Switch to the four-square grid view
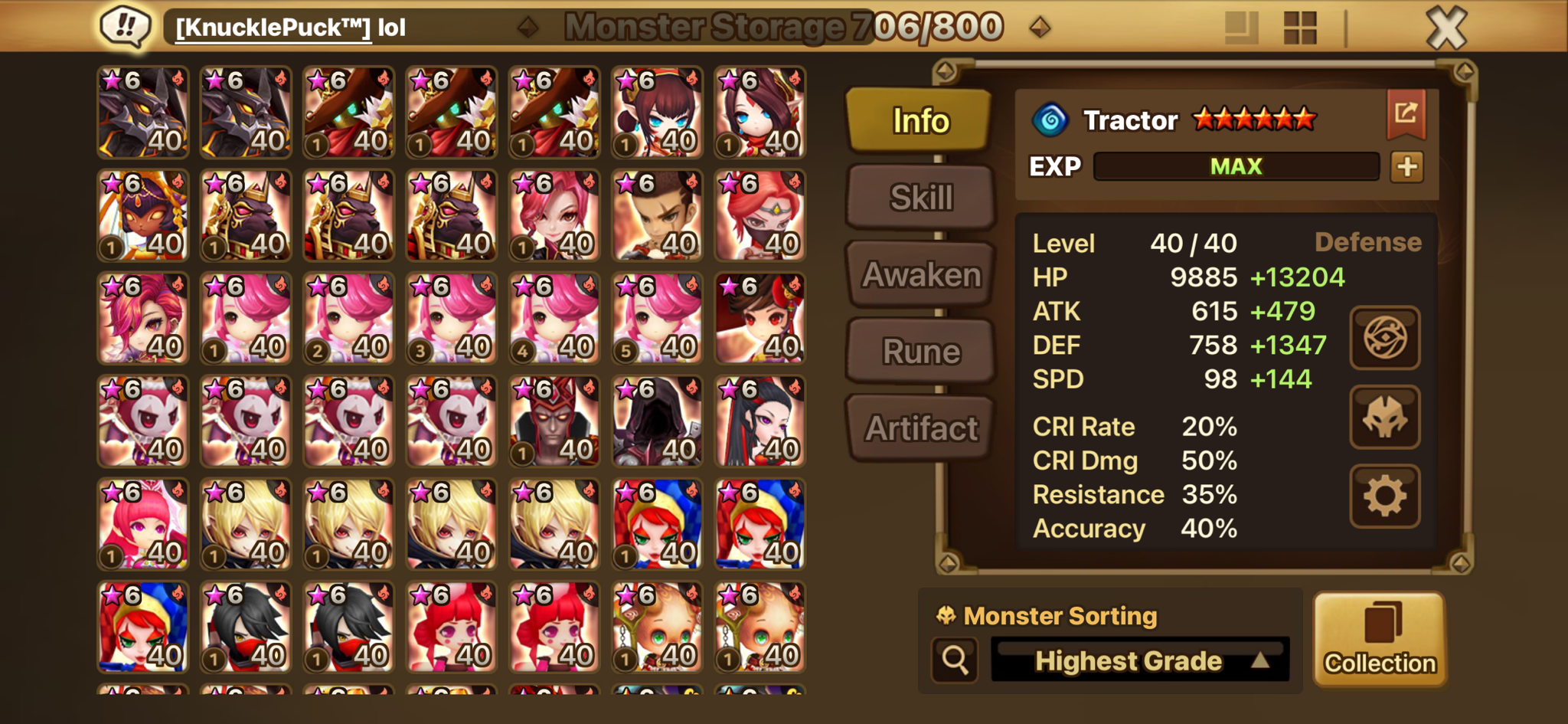 pyautogui.click(x=1299, y=28)
